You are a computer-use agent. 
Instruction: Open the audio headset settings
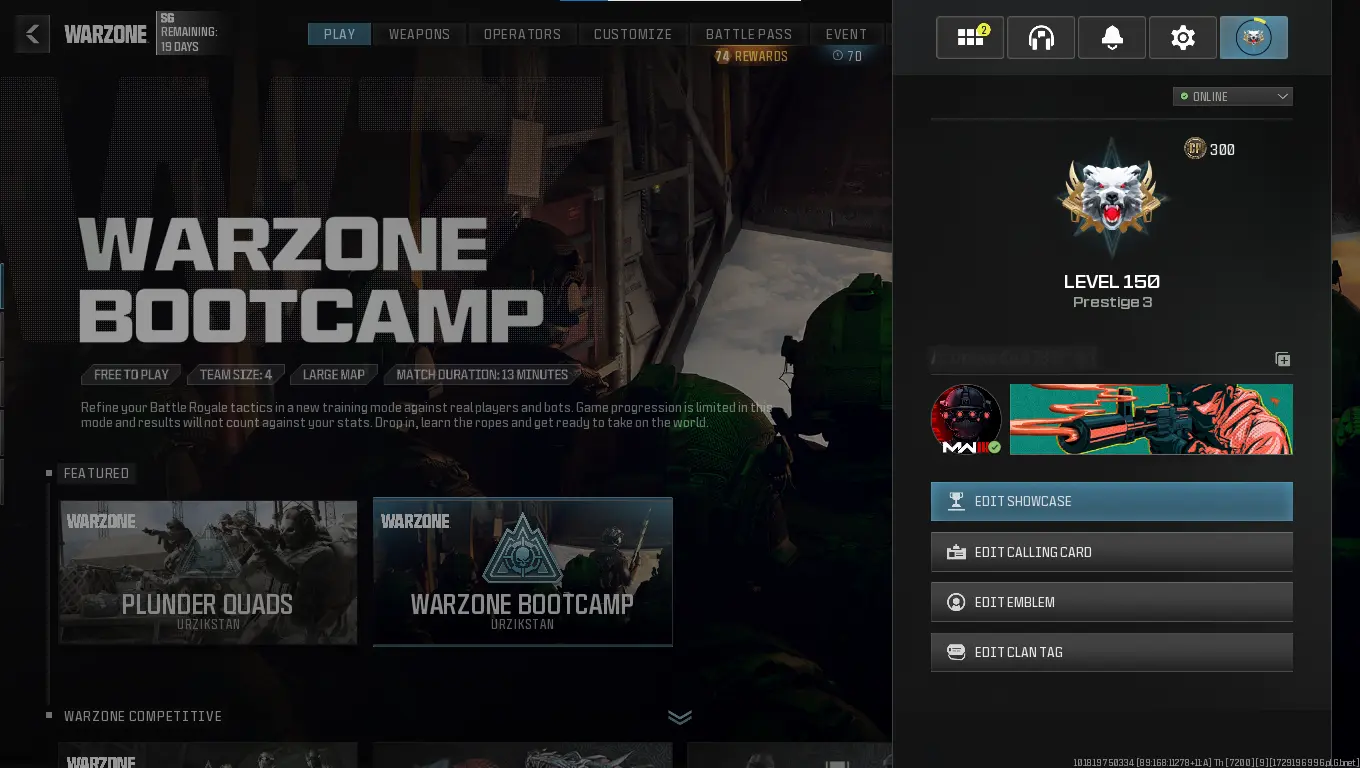(x=1040, y=37)
